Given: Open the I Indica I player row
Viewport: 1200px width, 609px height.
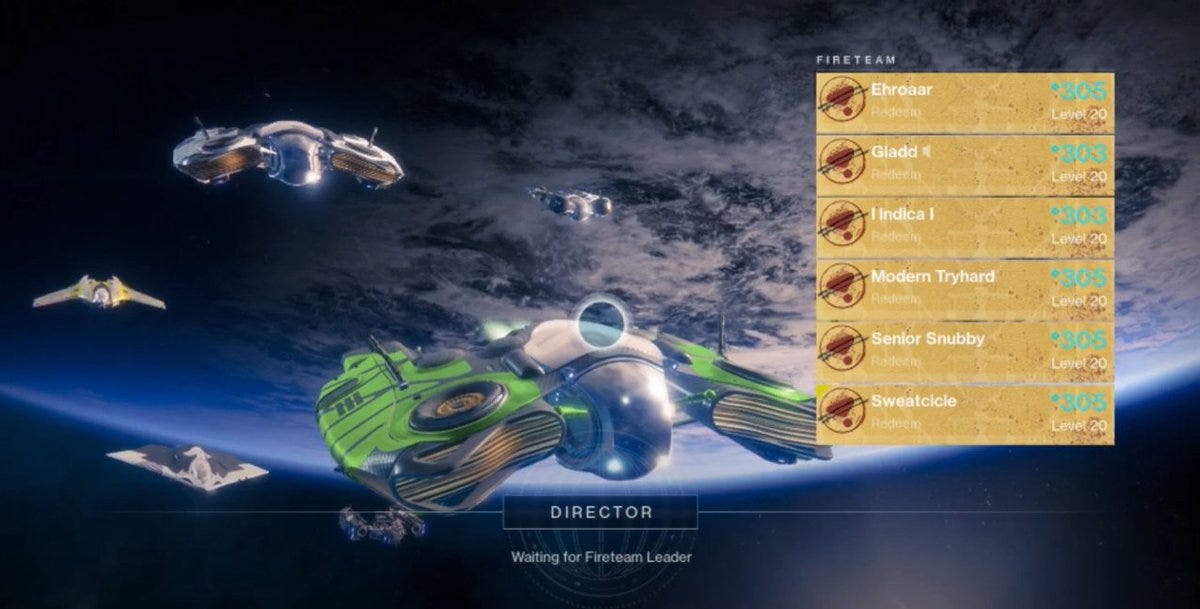Looking at the screenshot, I should 965,227.
